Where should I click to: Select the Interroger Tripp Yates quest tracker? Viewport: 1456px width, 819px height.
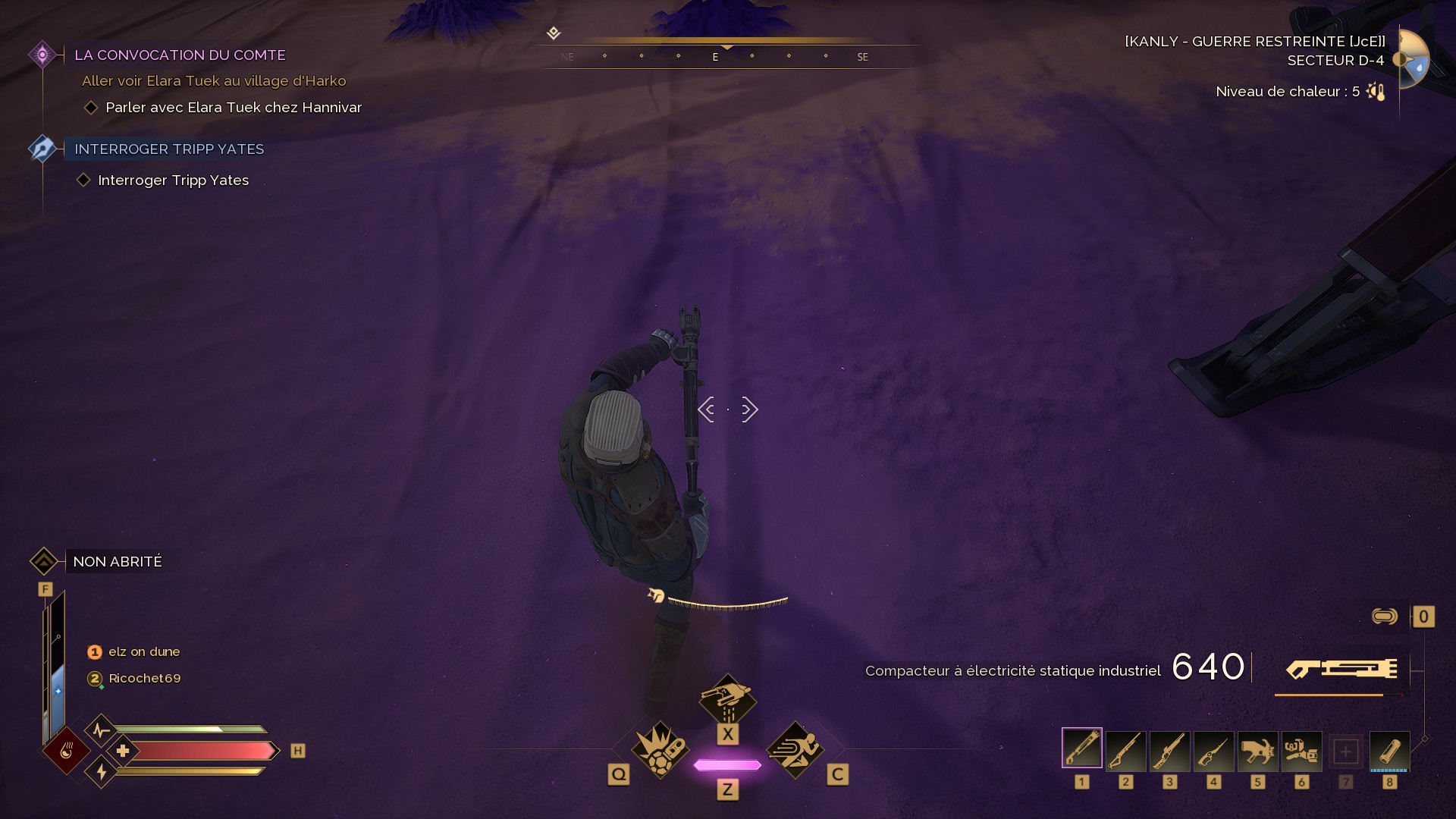click(x=169, y=149)
